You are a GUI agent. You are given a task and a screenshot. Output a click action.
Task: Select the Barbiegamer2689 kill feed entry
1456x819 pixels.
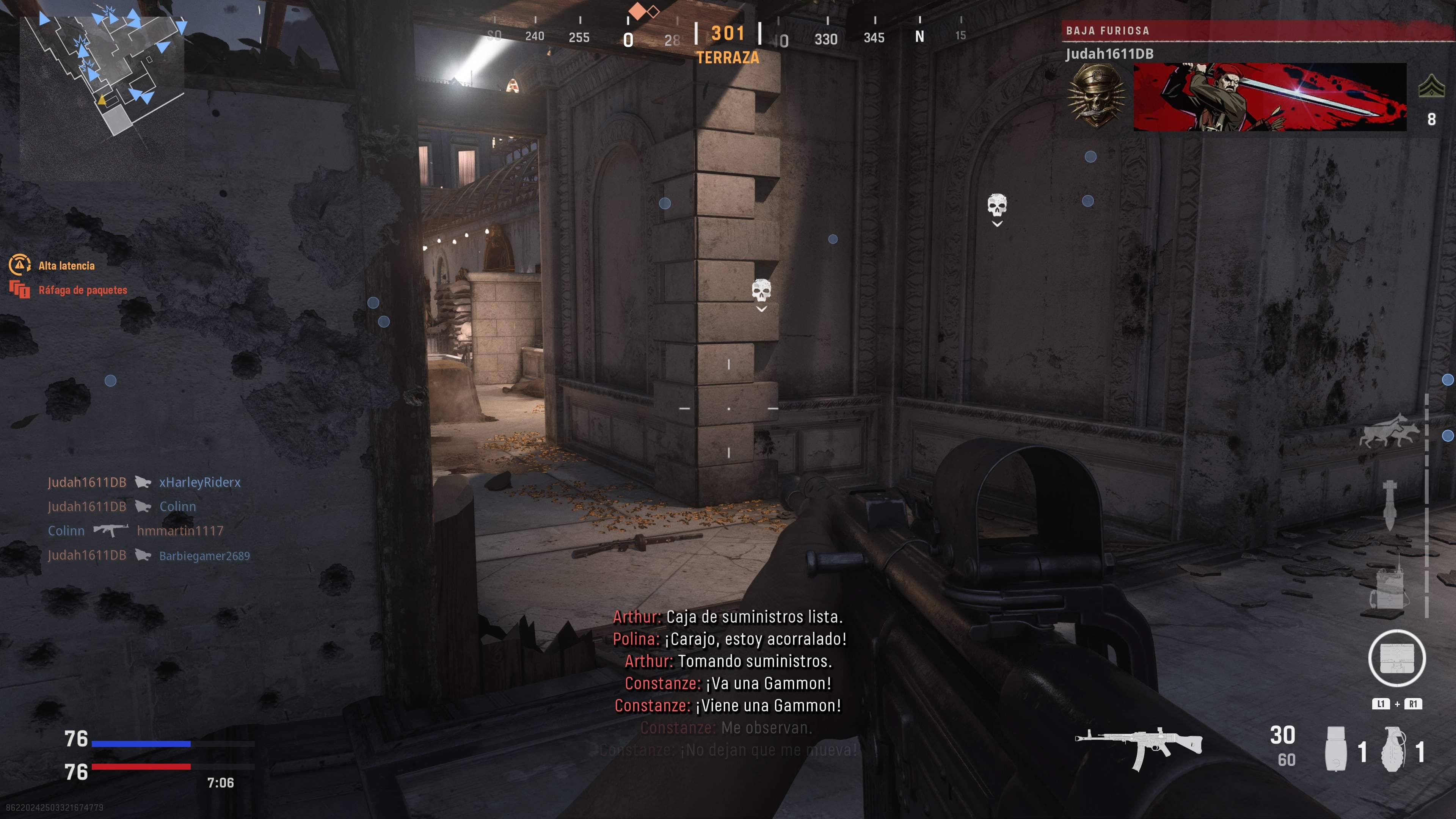coord(204,555)
